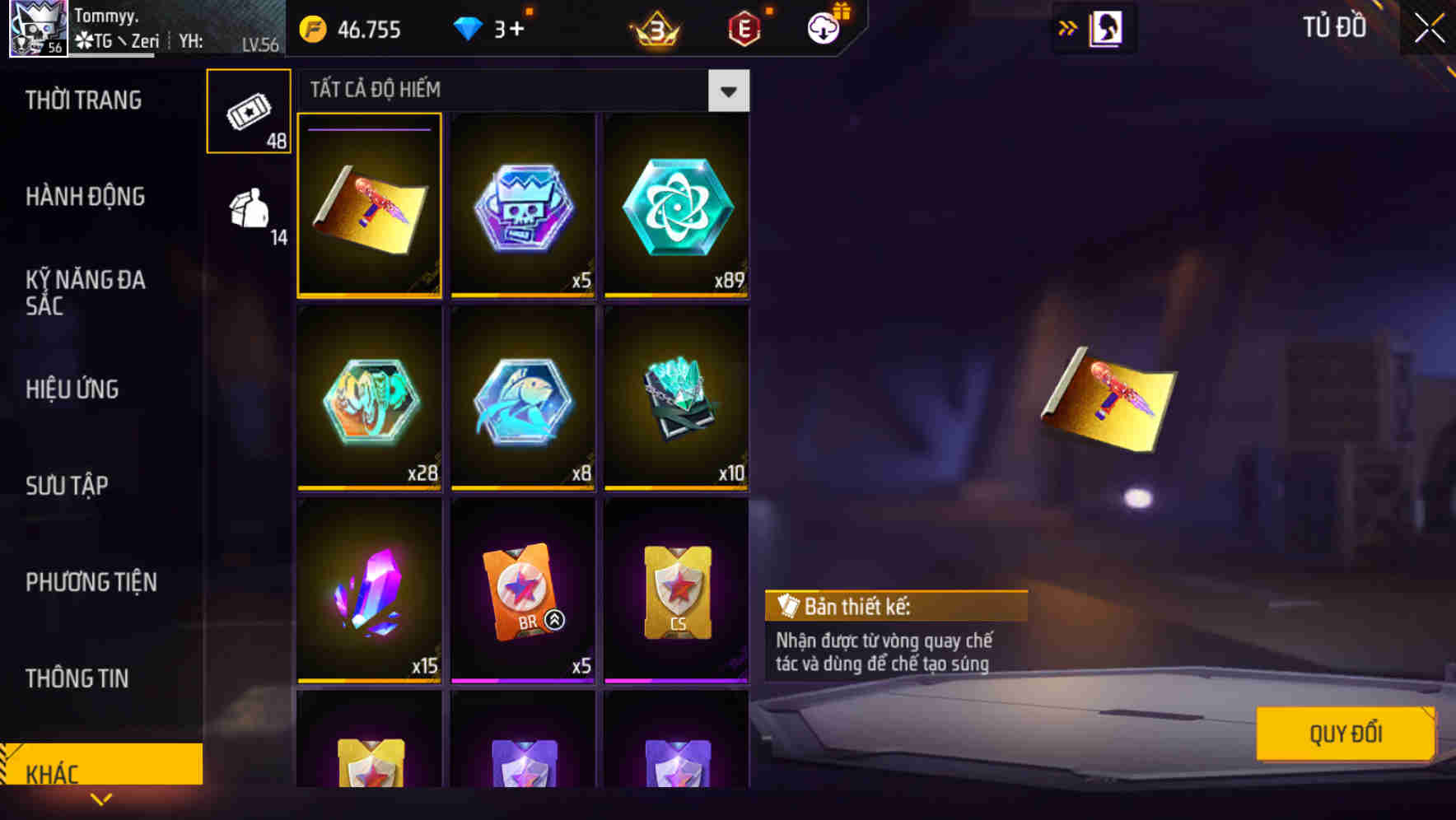Collapse the rarity filter with its arrow button

[x=728, y=91]
